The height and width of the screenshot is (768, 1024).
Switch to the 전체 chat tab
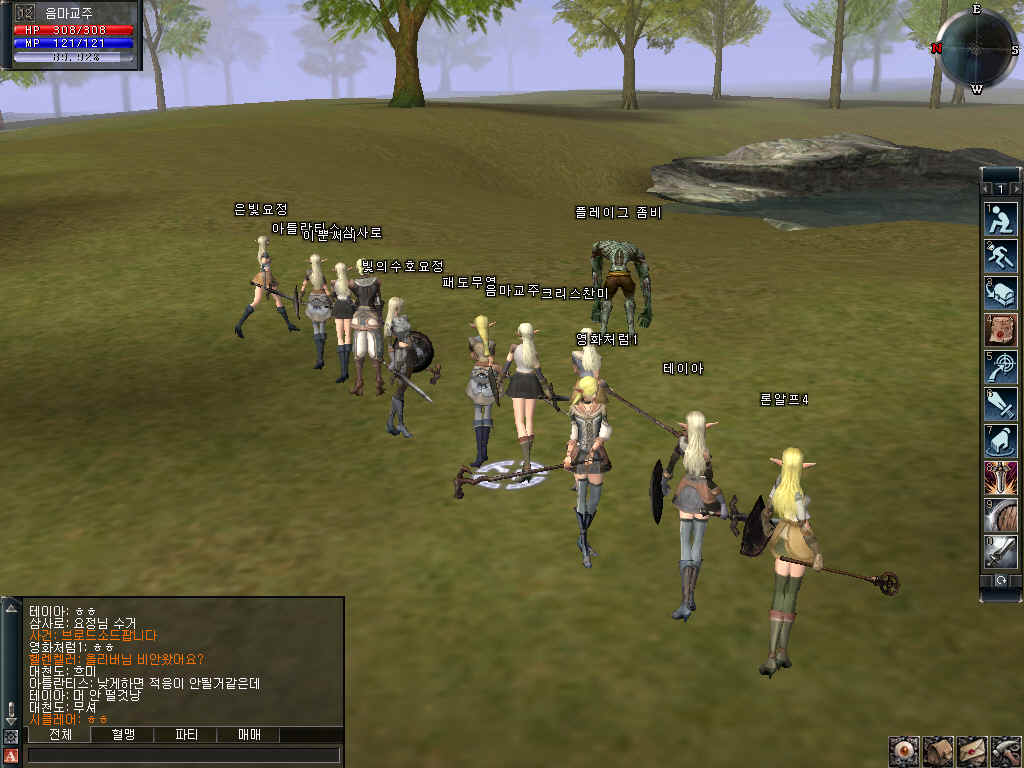(58, 735)
